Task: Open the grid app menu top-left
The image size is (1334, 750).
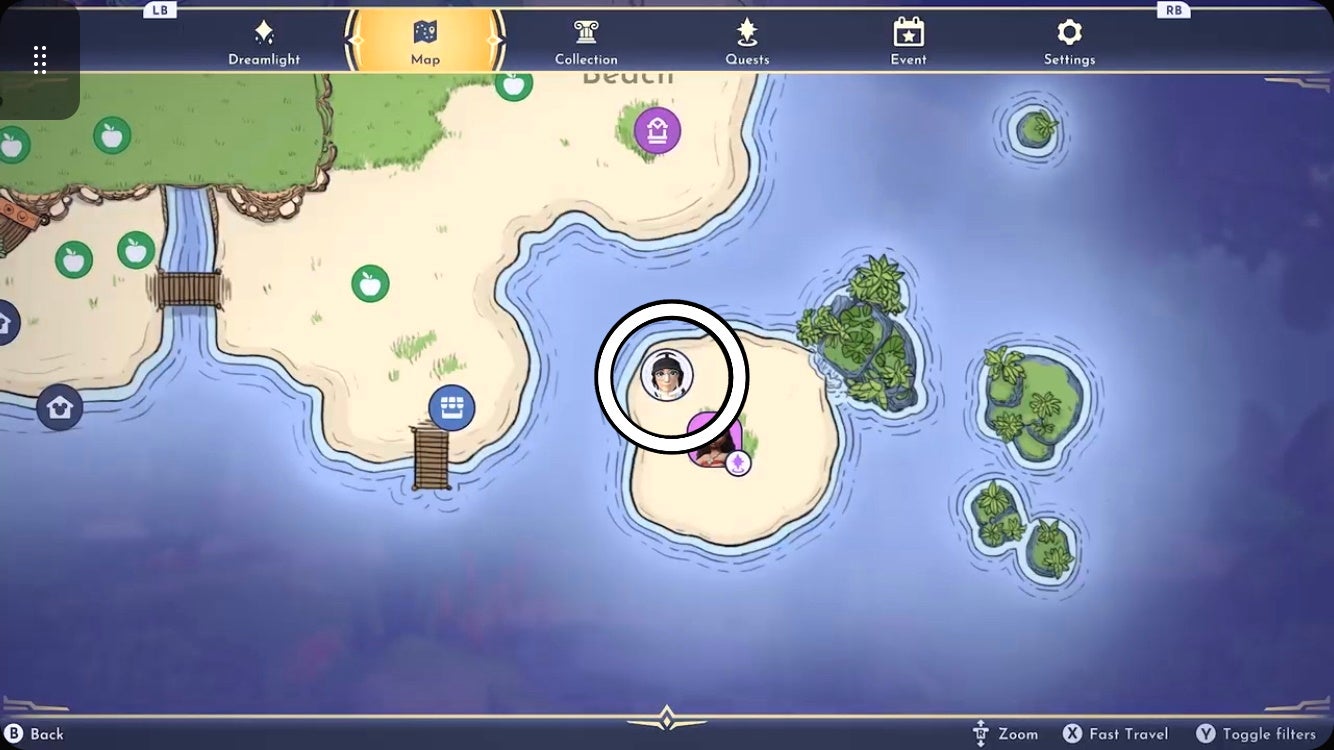Action: coord(41,60)
